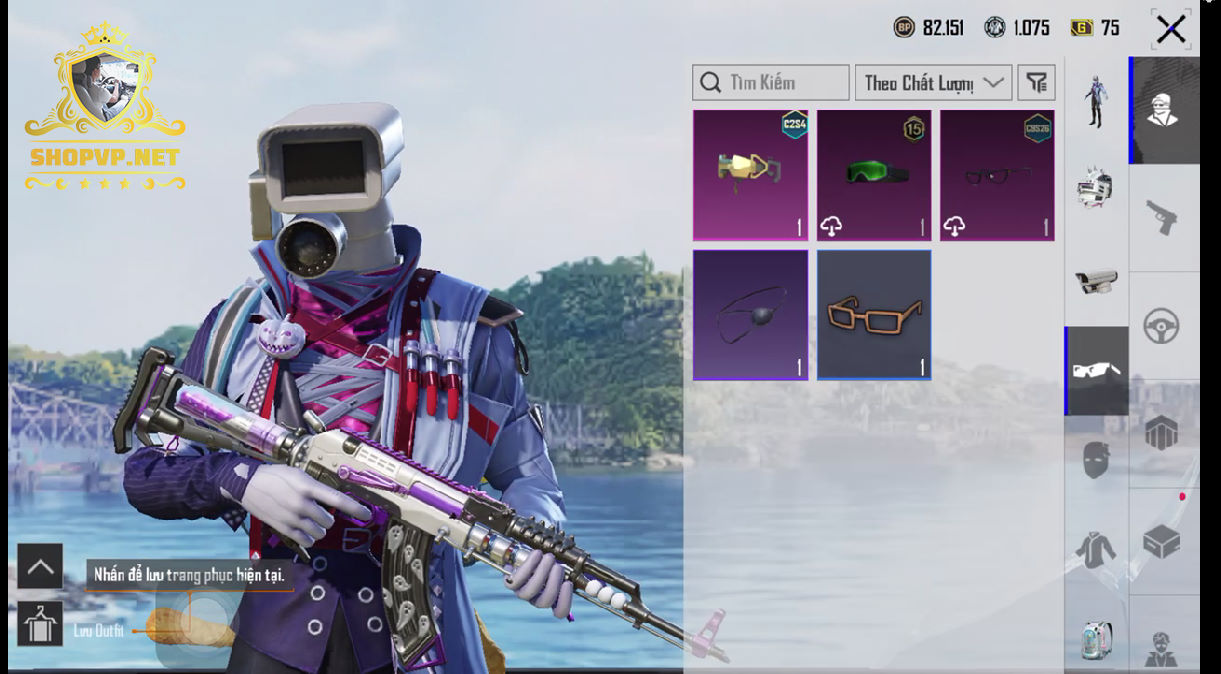Pick the orange square-framed glasses
The image size is (1221, 674).
874,315
